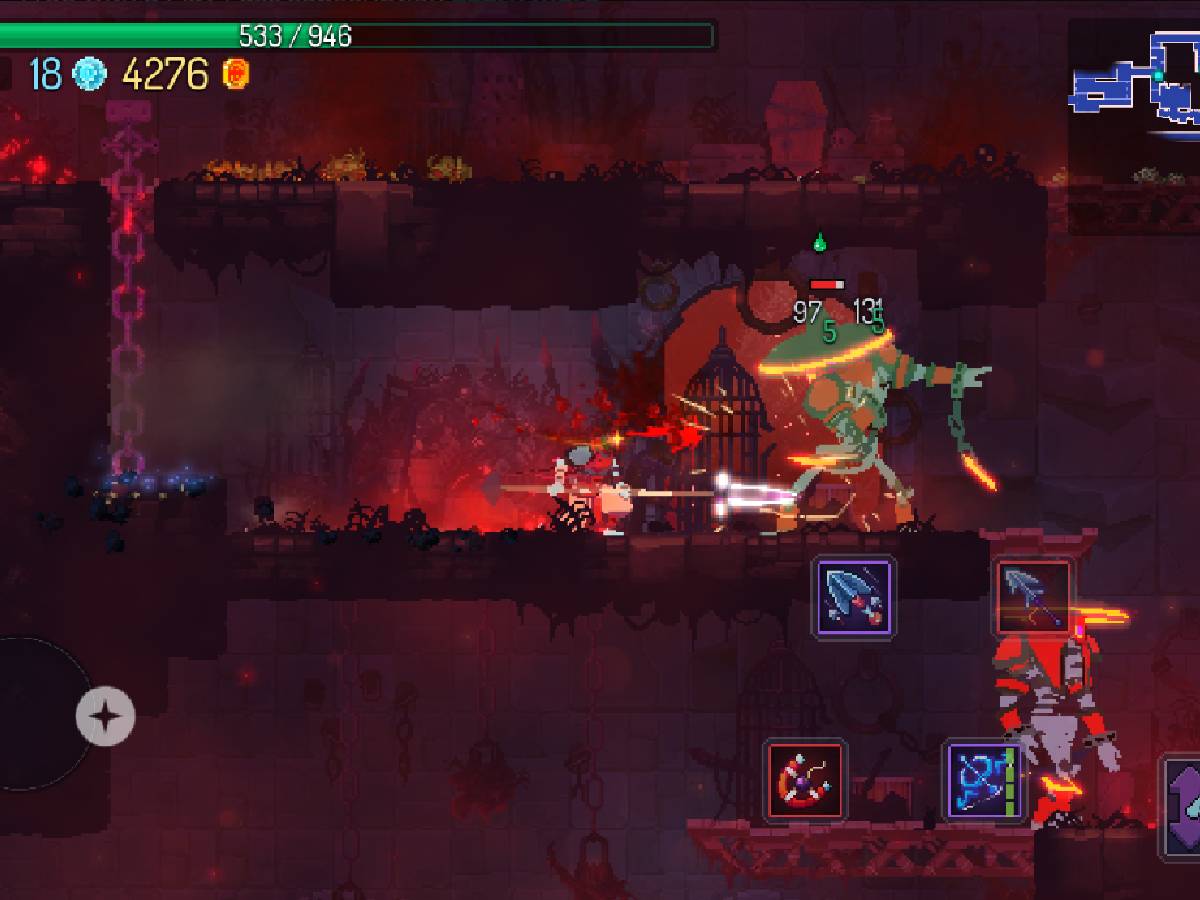Use the red-framed spear weapon button
Image resolution: width=1200 pixels, height=900 pixels.
click(1034, 597)
